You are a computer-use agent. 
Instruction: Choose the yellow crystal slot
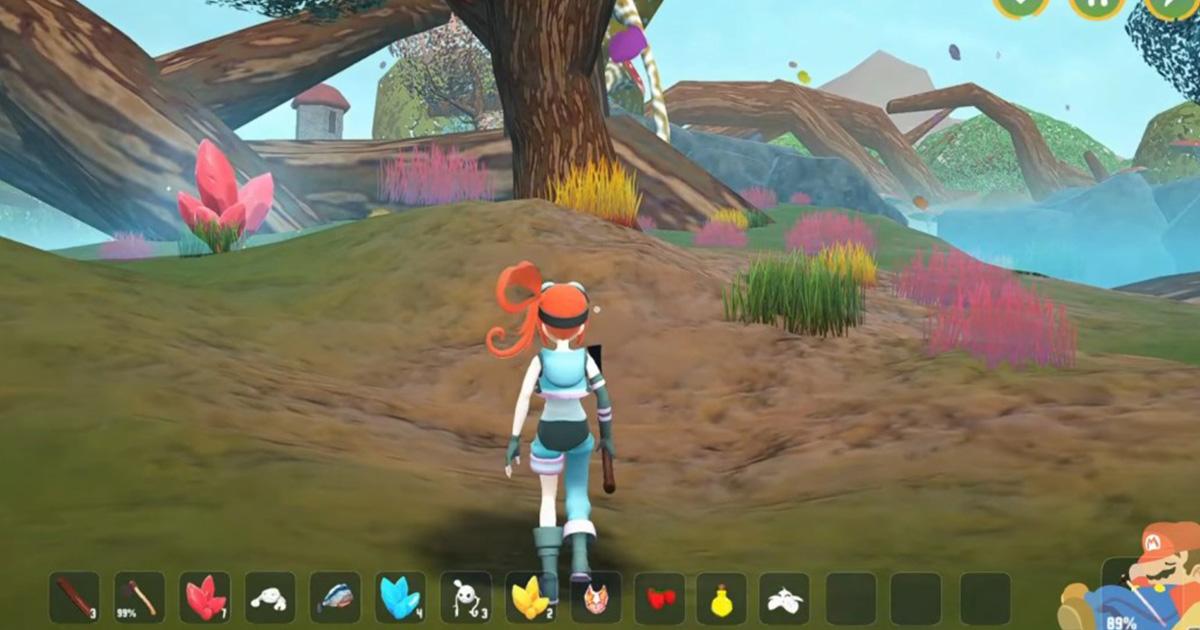pyautogui.click(x=531, y=598)
